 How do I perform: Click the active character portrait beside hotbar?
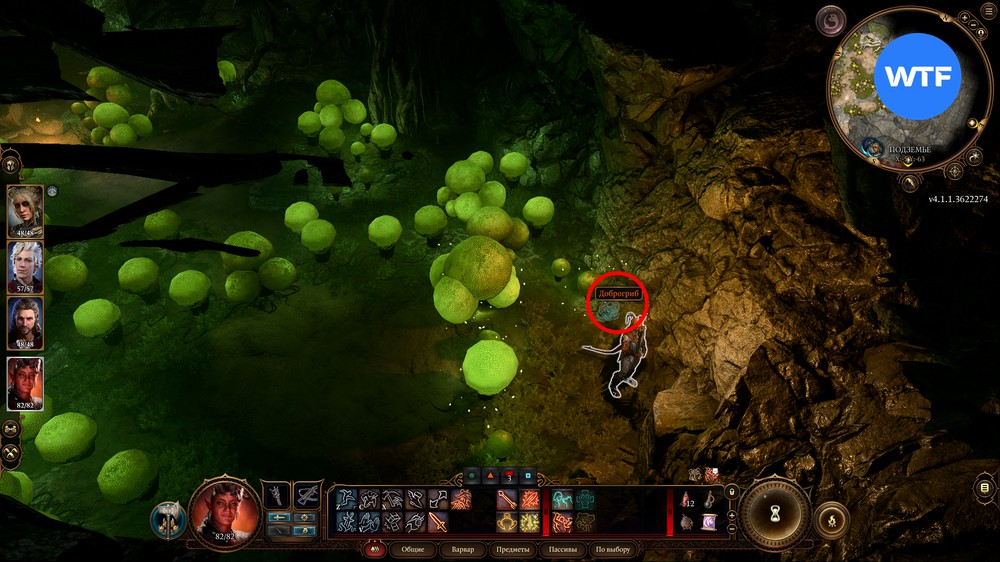pyautogui.click(x=225, y=510)
